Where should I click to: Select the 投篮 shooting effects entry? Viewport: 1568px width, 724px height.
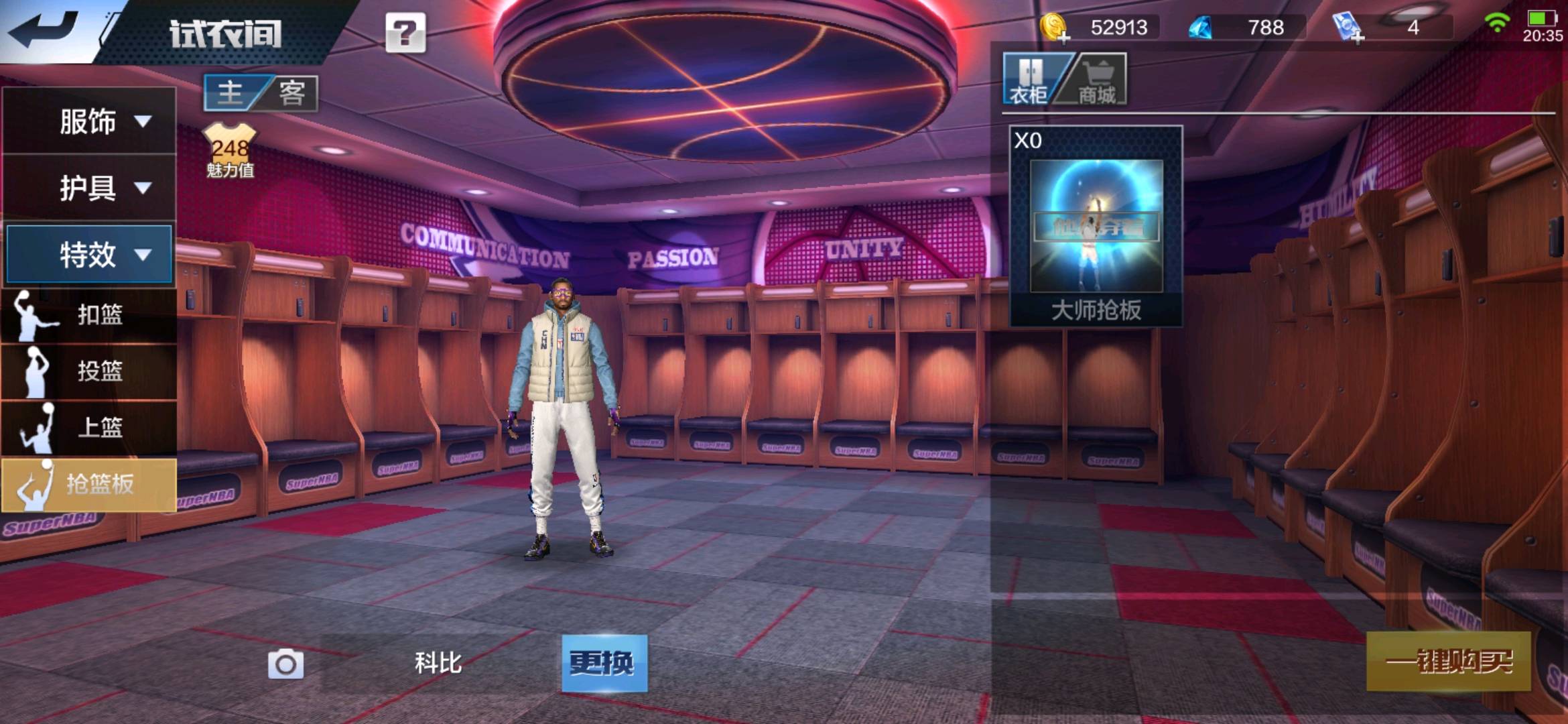89,371
